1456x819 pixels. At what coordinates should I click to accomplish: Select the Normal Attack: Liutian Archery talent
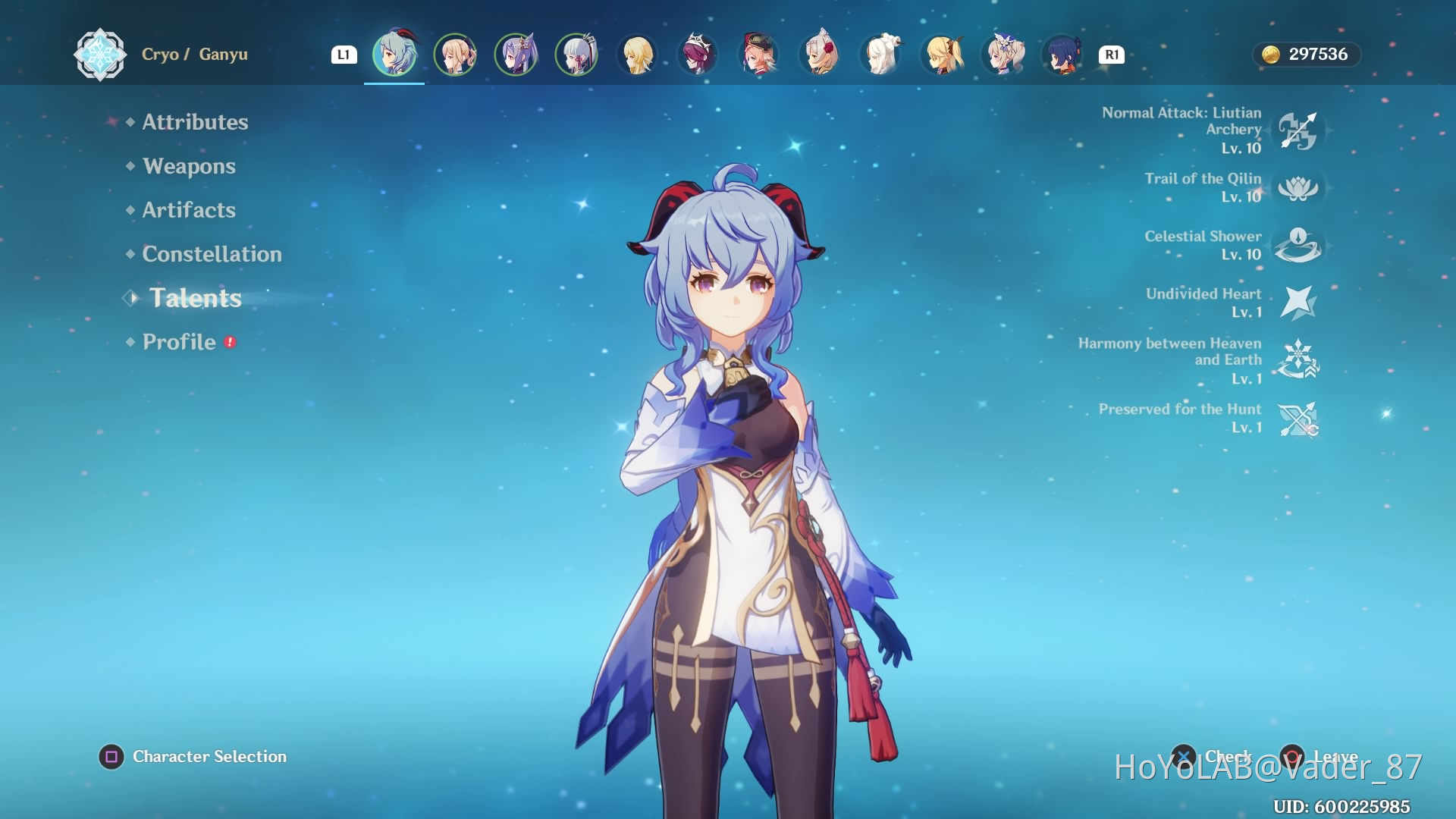coord(1298,130)
